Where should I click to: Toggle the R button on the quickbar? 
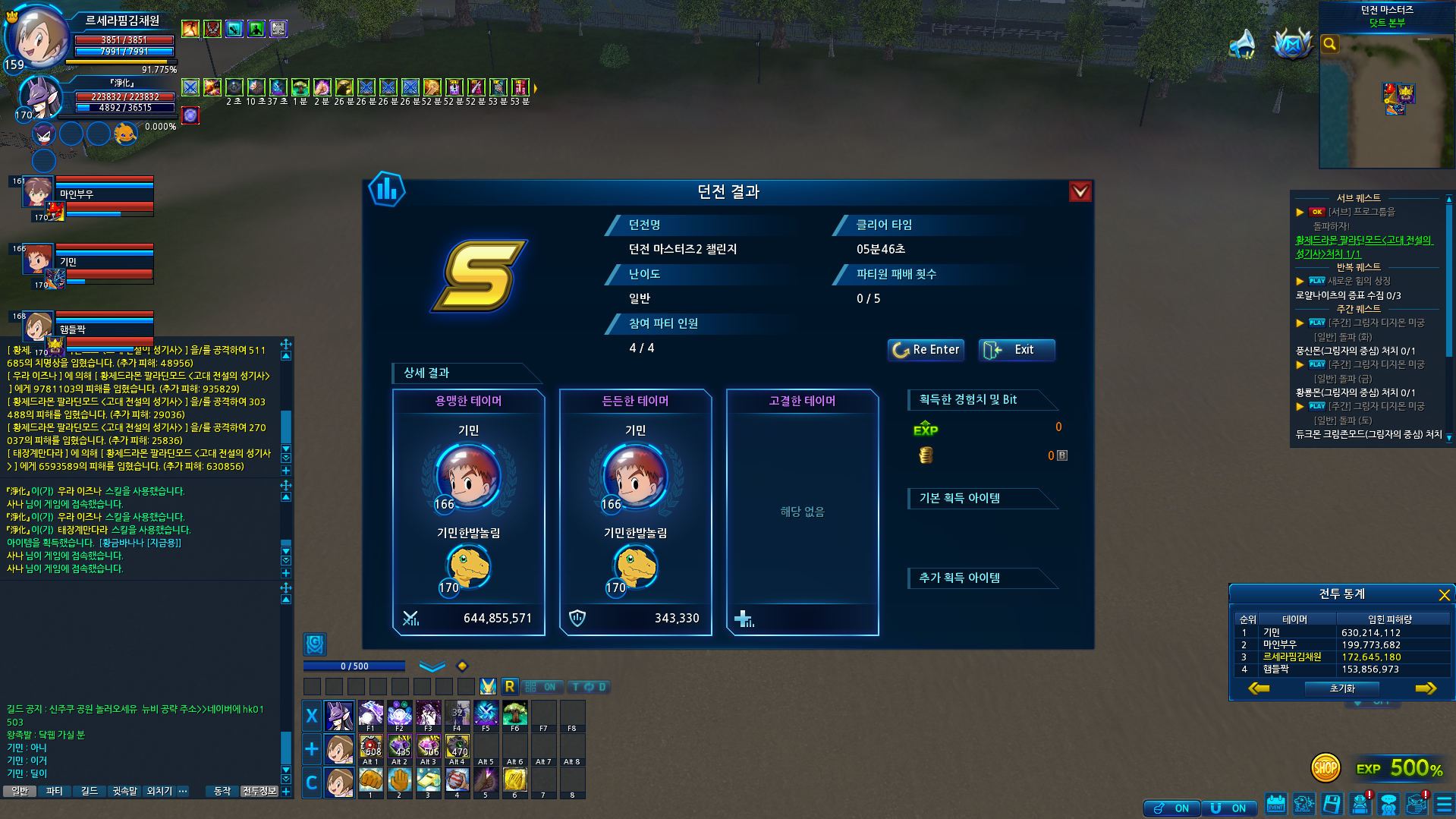pos(509,687)
